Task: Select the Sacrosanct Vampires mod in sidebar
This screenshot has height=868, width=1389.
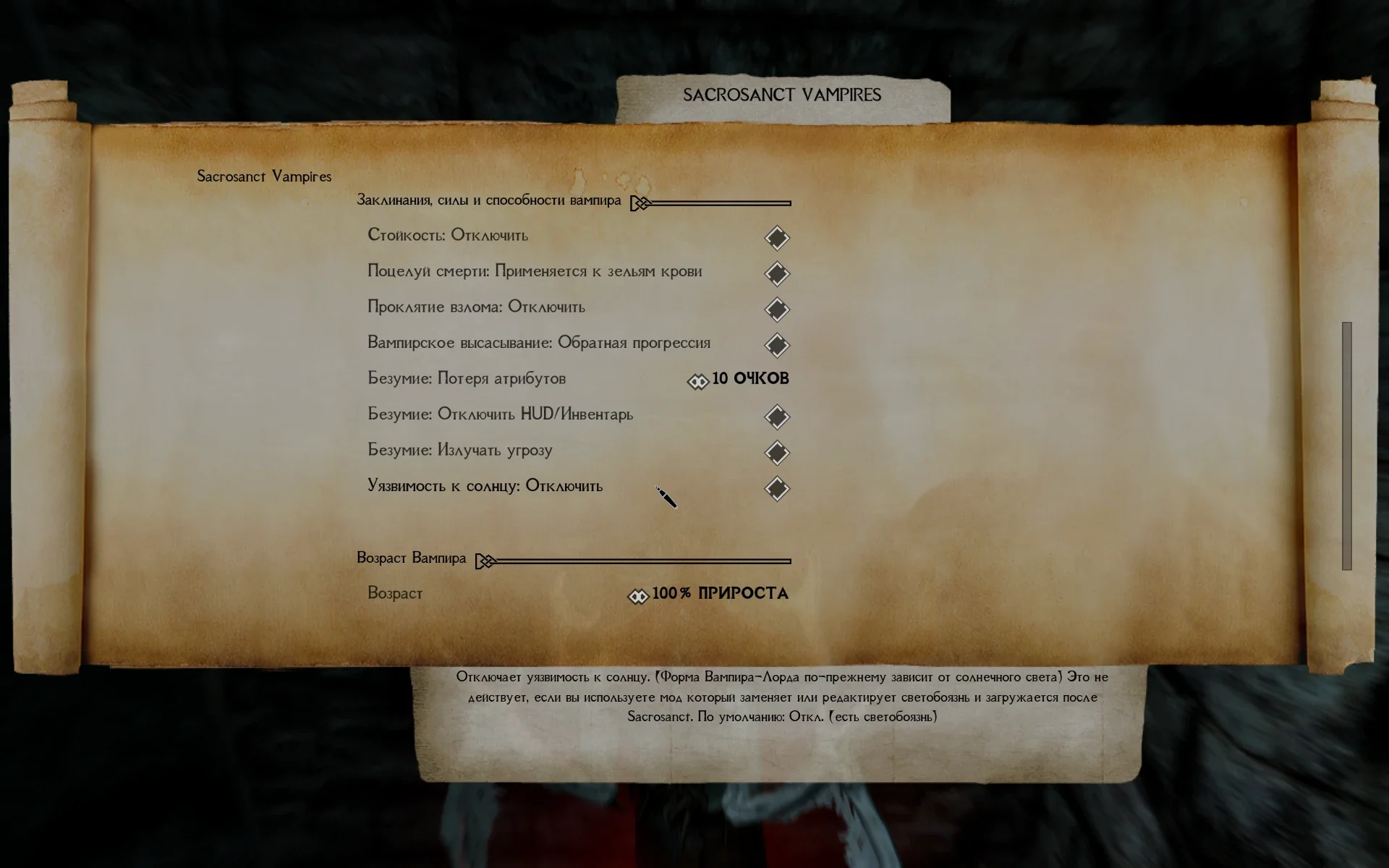Action: (265, 176)
